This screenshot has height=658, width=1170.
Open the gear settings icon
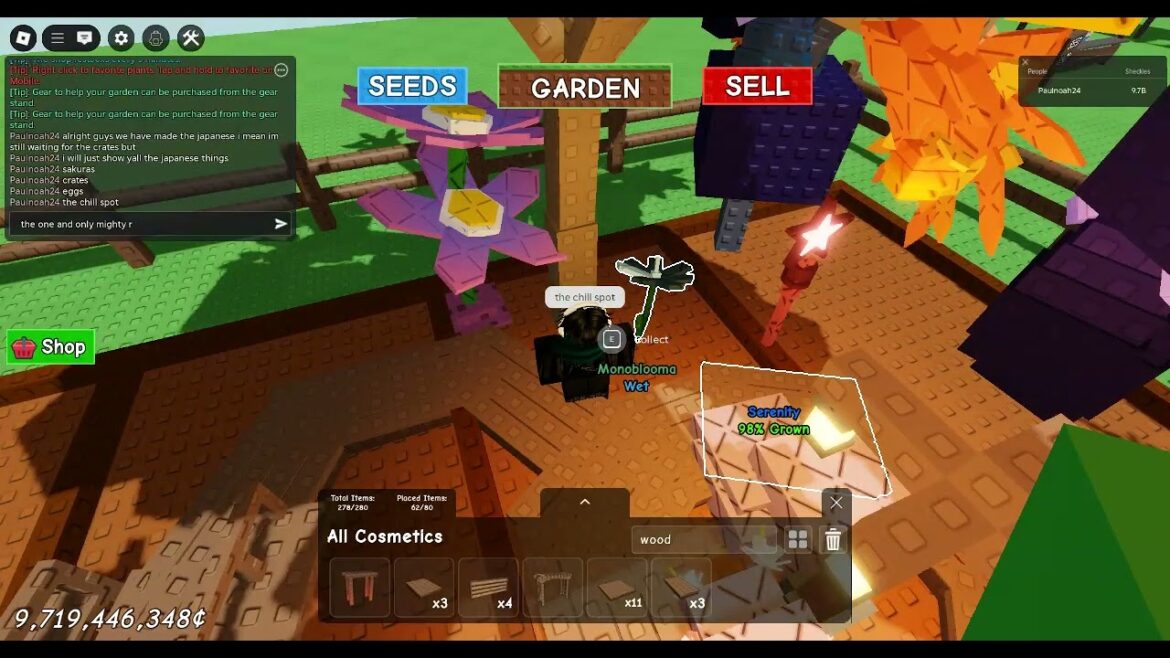pos(121,38)
